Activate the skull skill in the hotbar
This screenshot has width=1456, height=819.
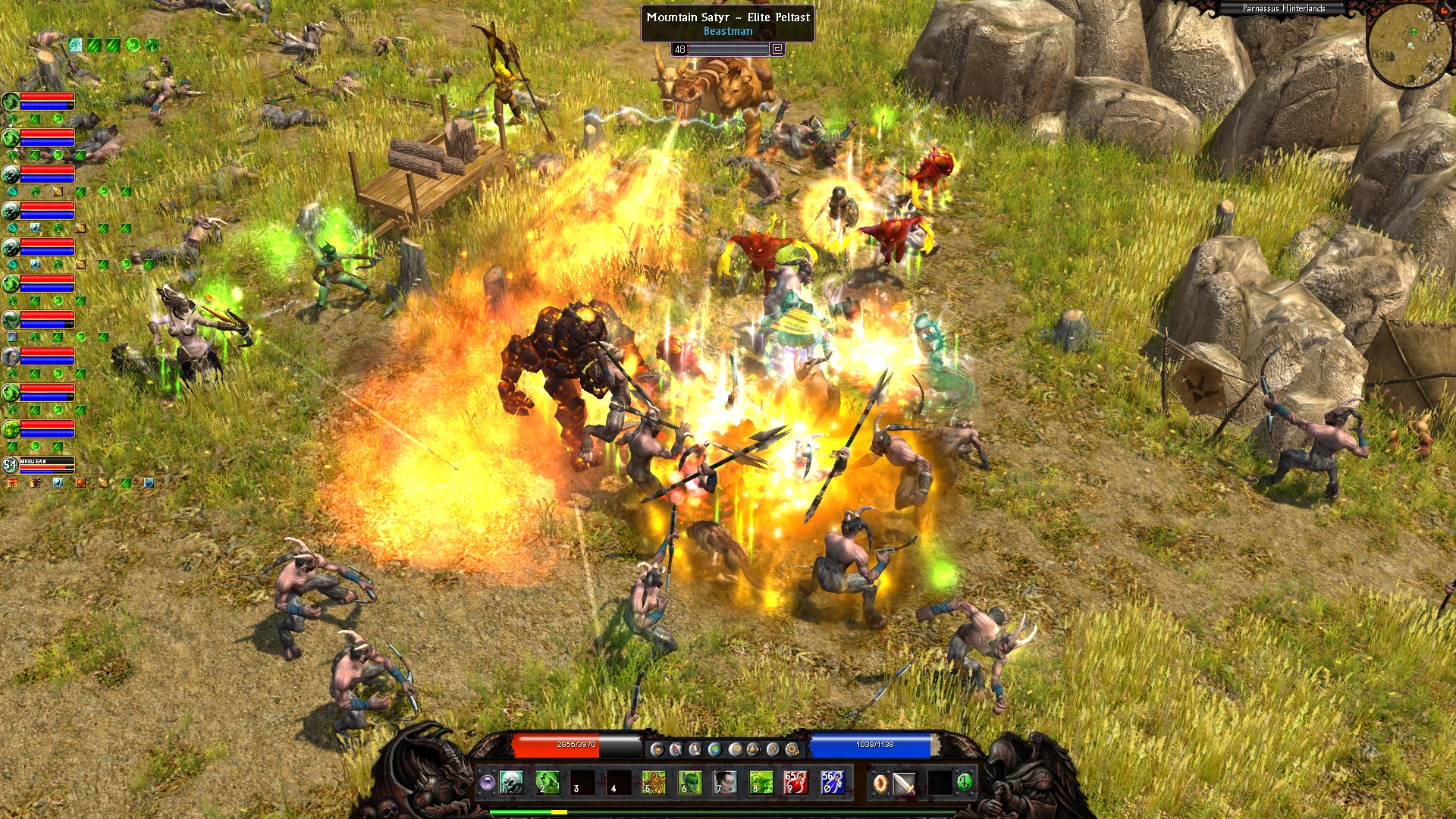coord(511,782)
